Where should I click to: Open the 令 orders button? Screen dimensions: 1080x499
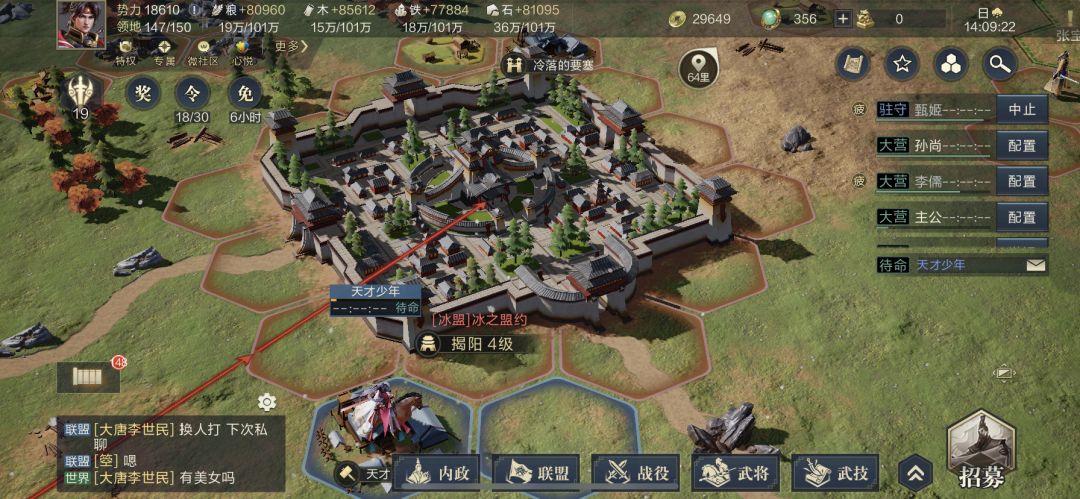coord(192,94)
